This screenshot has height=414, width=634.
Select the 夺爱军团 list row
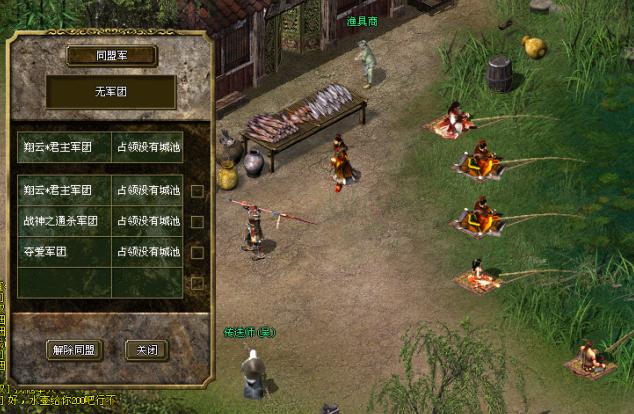click(100, 252)
